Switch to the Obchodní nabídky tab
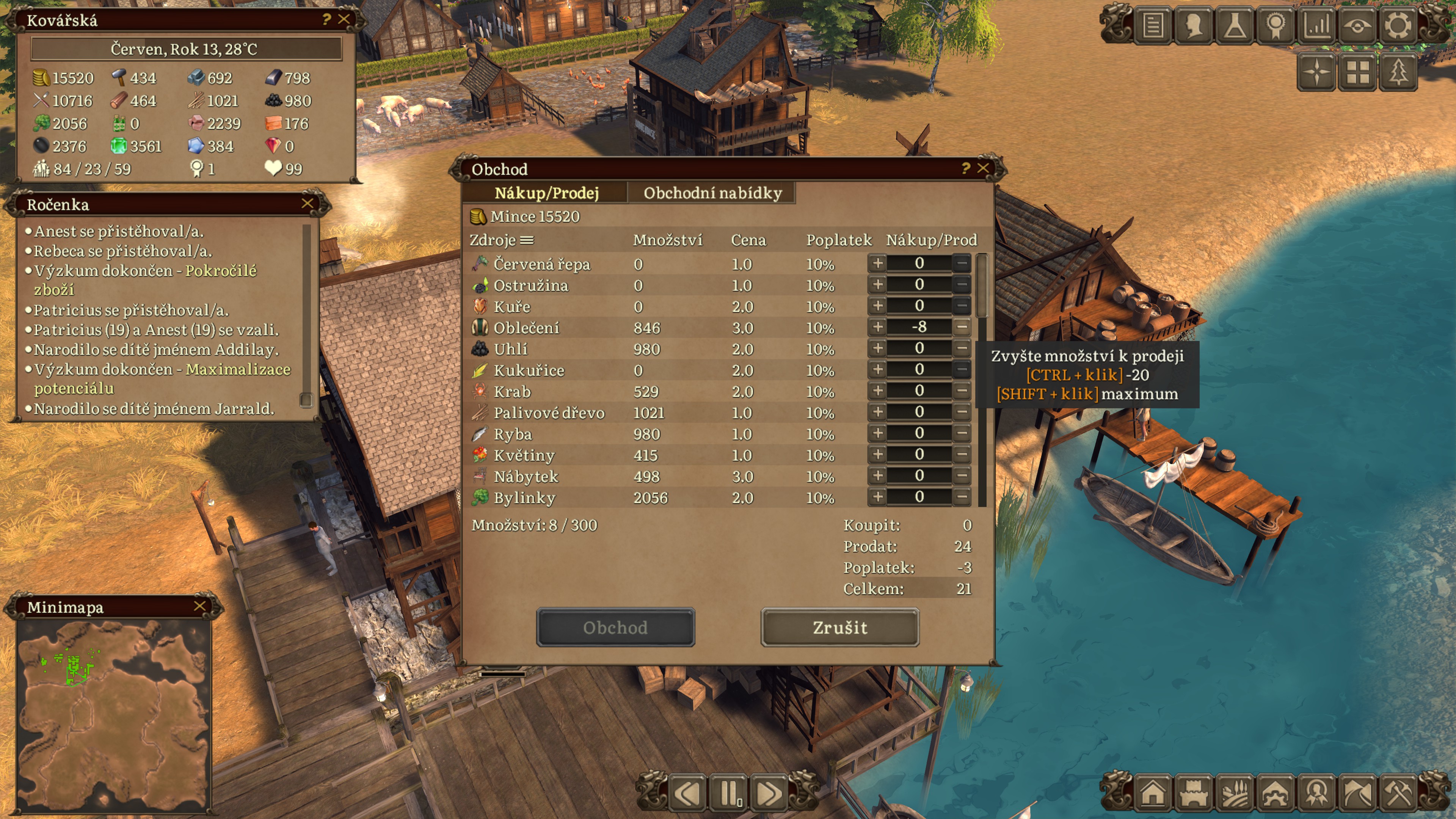1456x819 pixels. pyautogui.click(x=712, y=193)
